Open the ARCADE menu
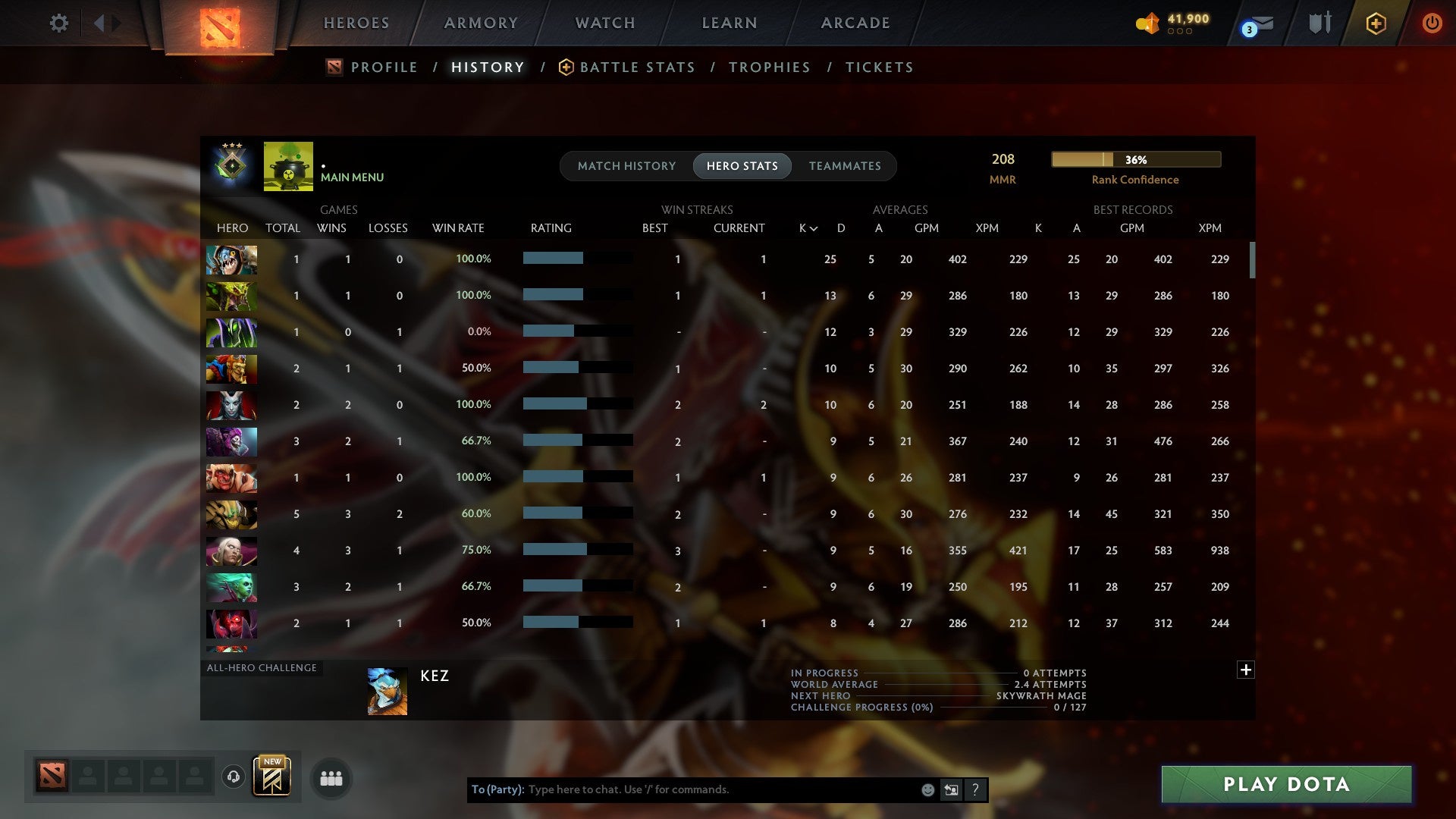The image size is (1456, 819). pyautogui.click(x=855, y=23)
